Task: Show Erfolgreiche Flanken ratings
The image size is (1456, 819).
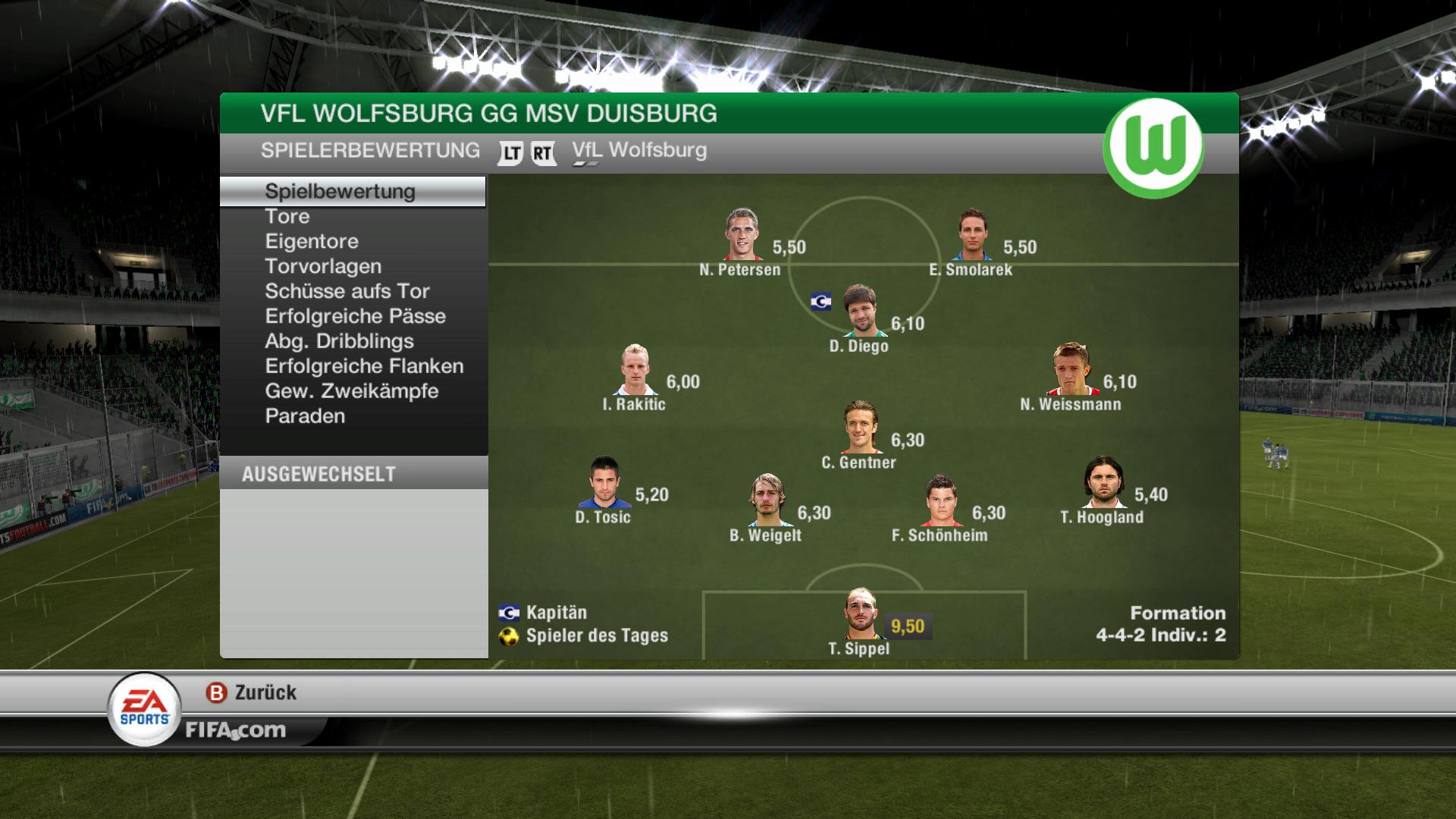Action: coord(364,367)
